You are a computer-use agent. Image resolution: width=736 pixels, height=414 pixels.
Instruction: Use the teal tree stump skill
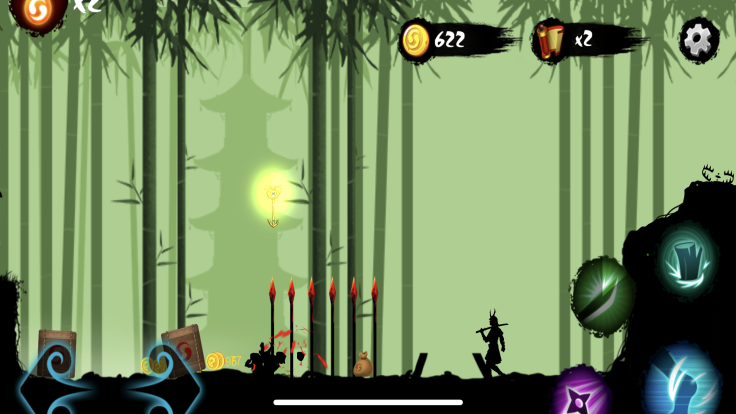(686, 258)
